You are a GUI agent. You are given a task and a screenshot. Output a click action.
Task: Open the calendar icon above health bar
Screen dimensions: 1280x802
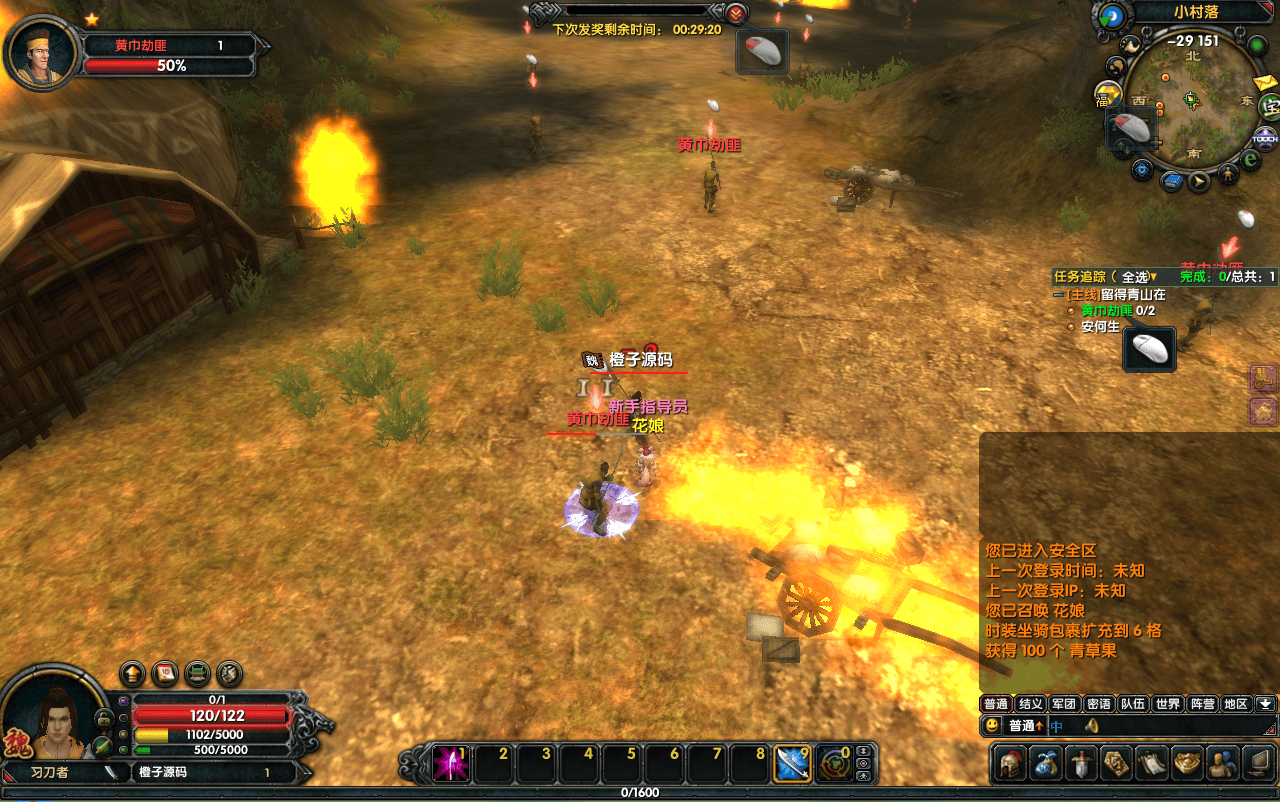pos(164,673)
